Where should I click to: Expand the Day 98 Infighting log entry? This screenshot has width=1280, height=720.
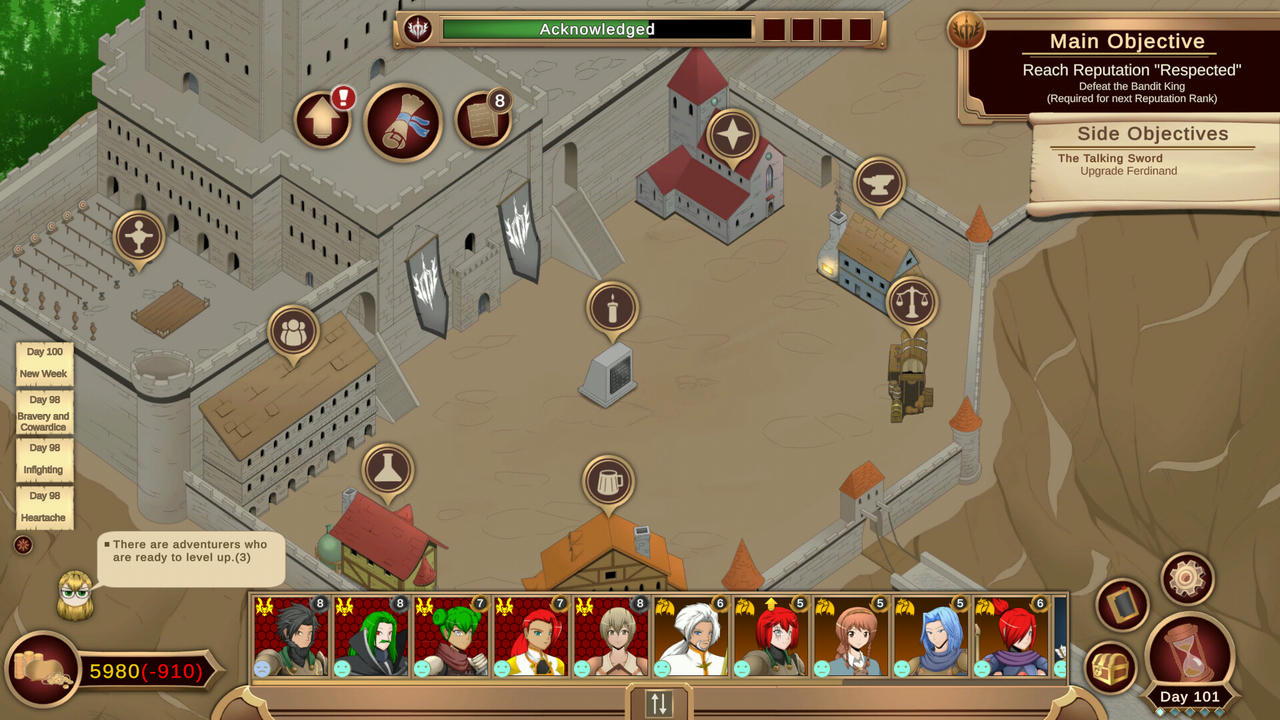[43, 459]
